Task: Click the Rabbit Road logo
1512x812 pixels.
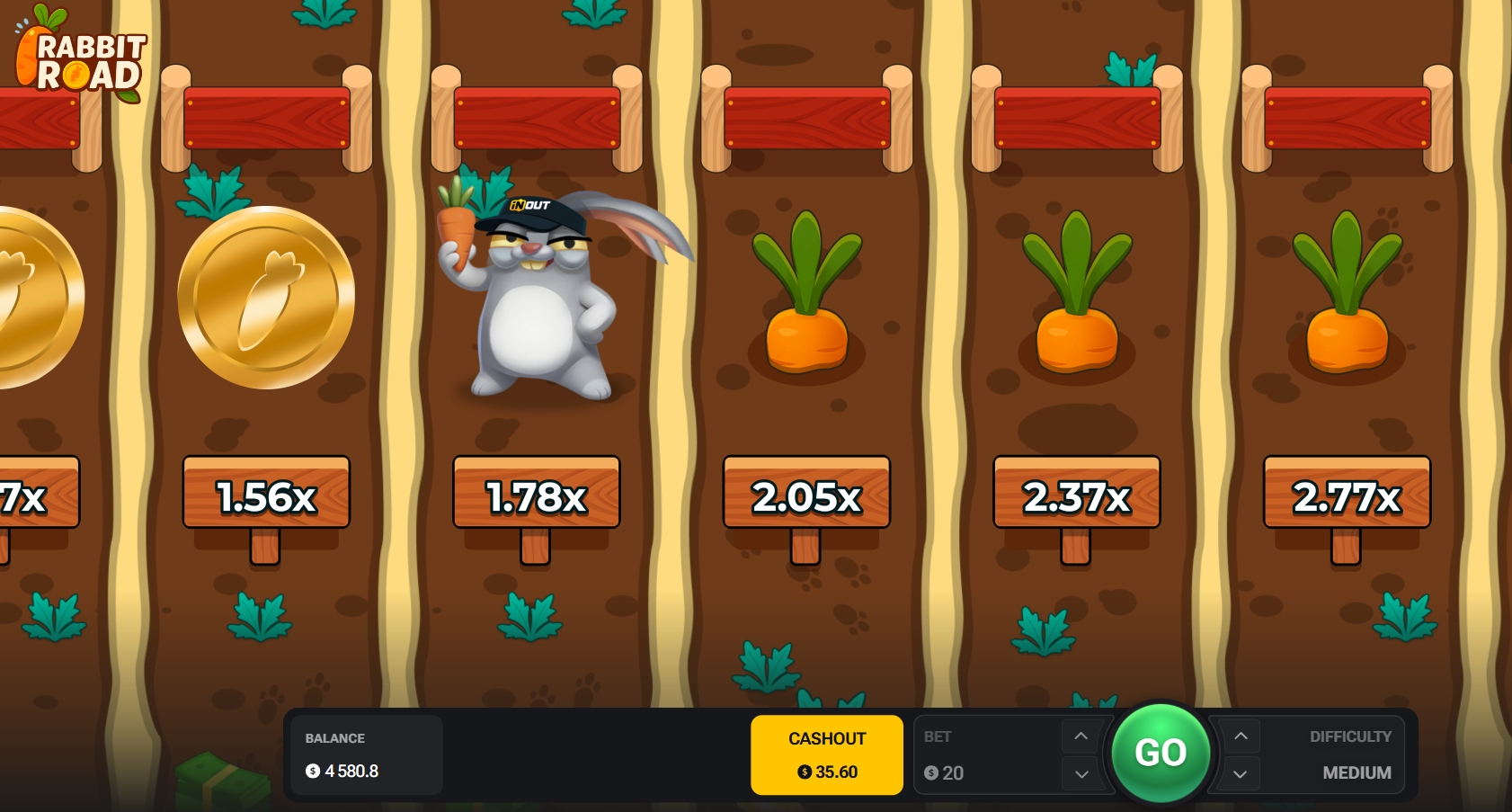Action: tap(83, 58)
